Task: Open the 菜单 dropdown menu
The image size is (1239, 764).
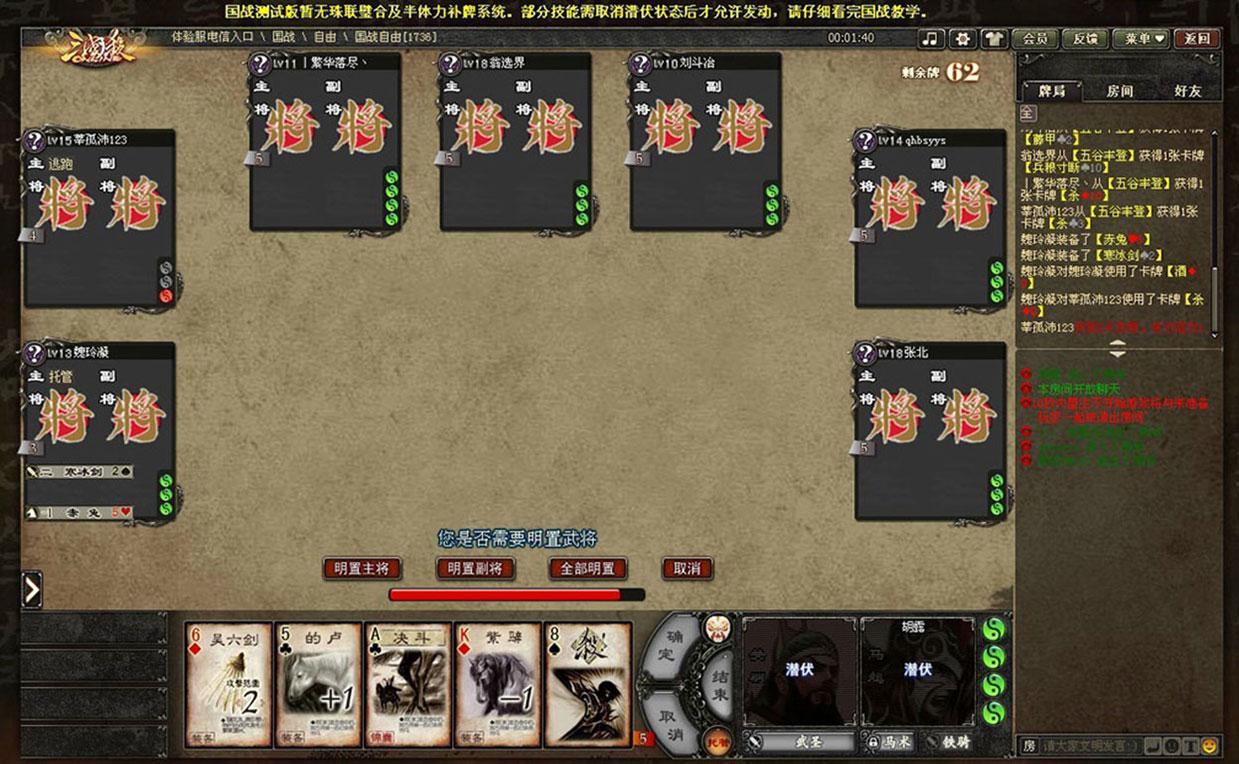Action: point(1144,39)
